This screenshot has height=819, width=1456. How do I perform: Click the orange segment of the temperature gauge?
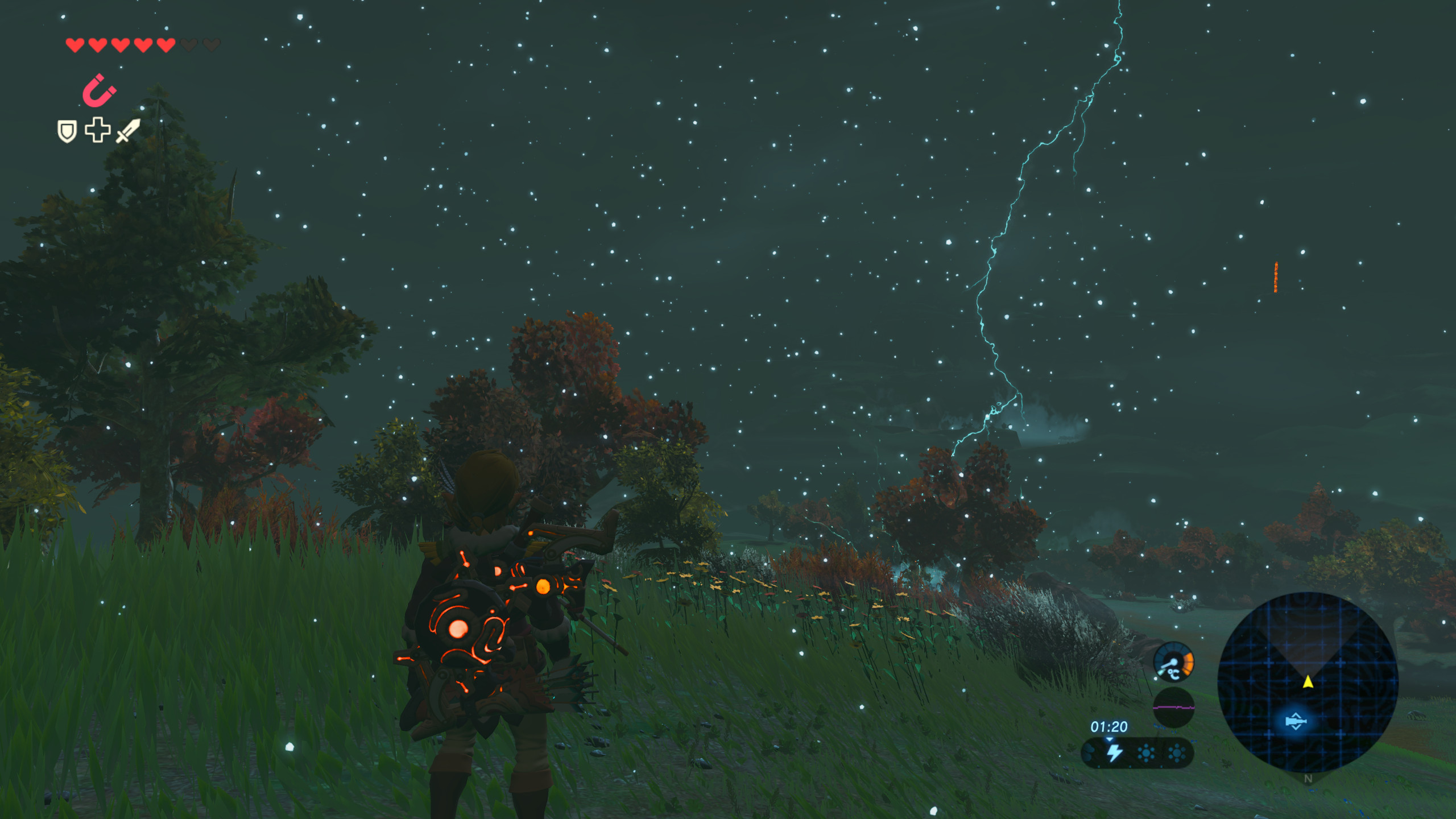tap(1188, 664)
